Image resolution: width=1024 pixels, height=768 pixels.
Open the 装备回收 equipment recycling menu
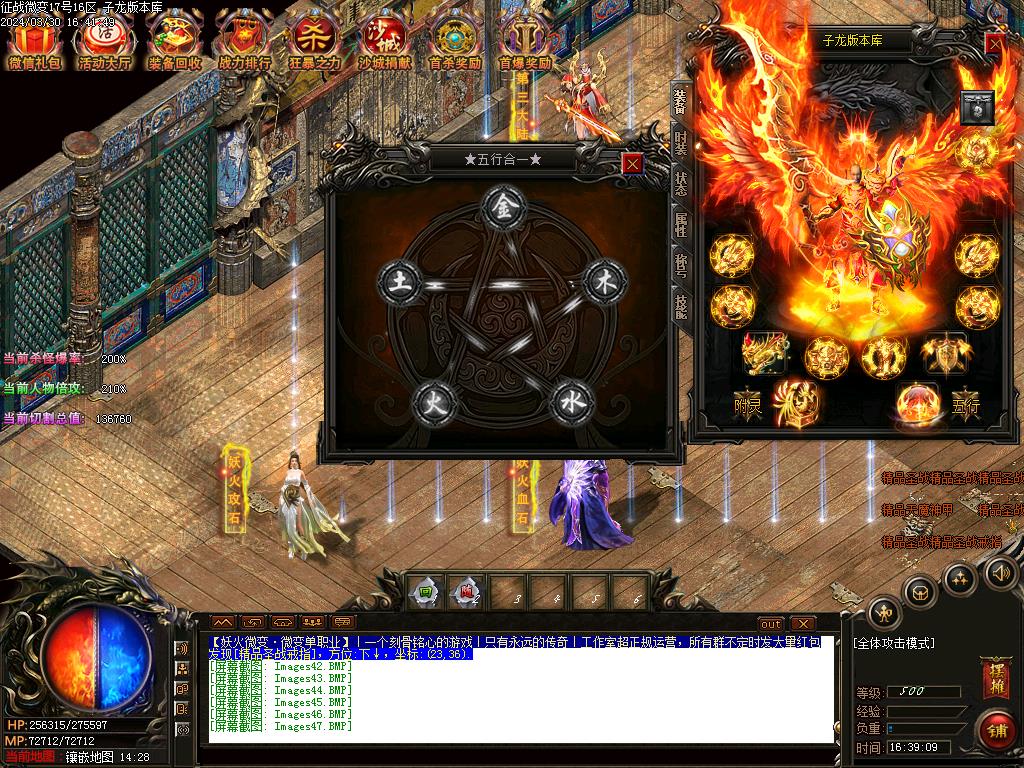point(175,40)
